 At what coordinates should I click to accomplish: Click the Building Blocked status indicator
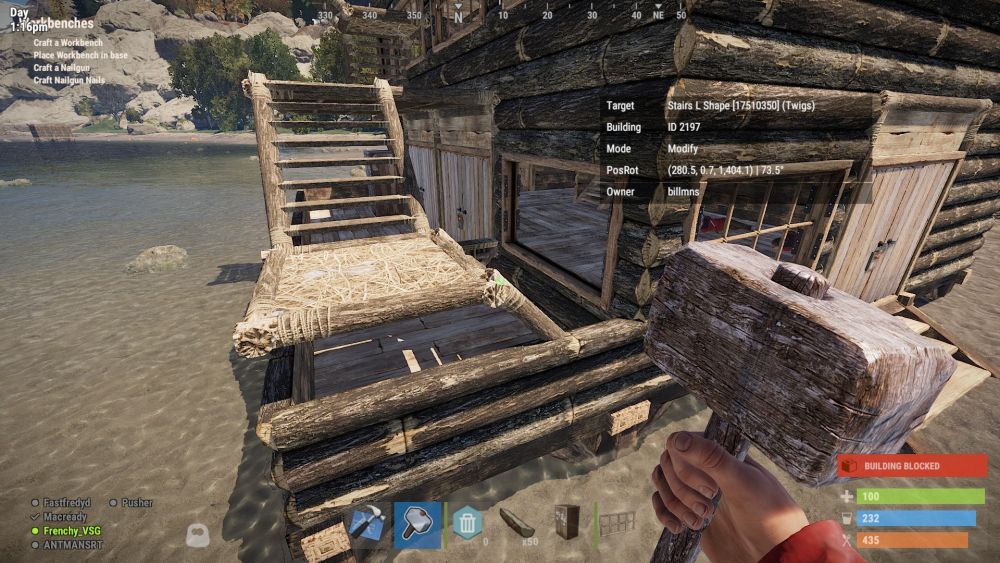[x=912, y=466]
